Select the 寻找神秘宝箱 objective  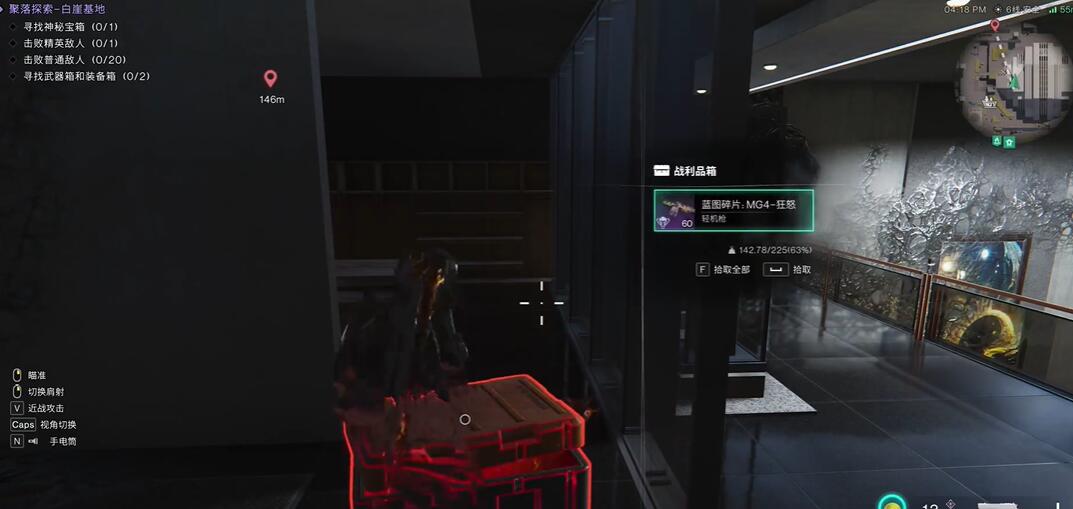[x=70, y=27]
